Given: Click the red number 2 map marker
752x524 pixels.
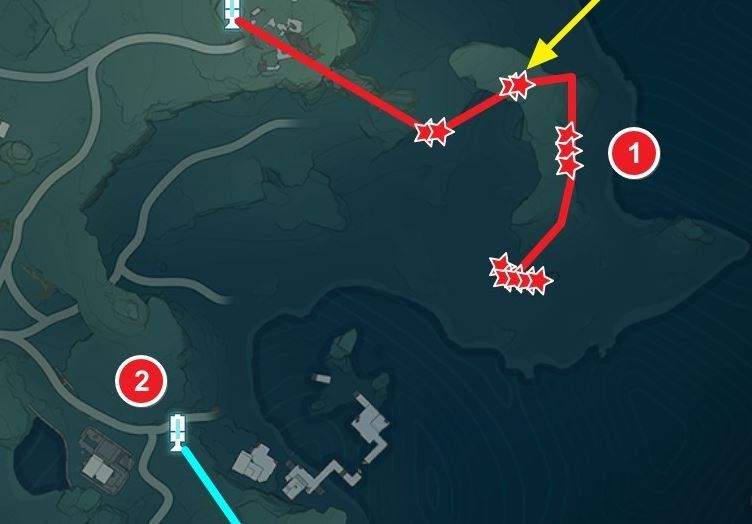Looking at the screenshot, I should [x=141, y=380].
